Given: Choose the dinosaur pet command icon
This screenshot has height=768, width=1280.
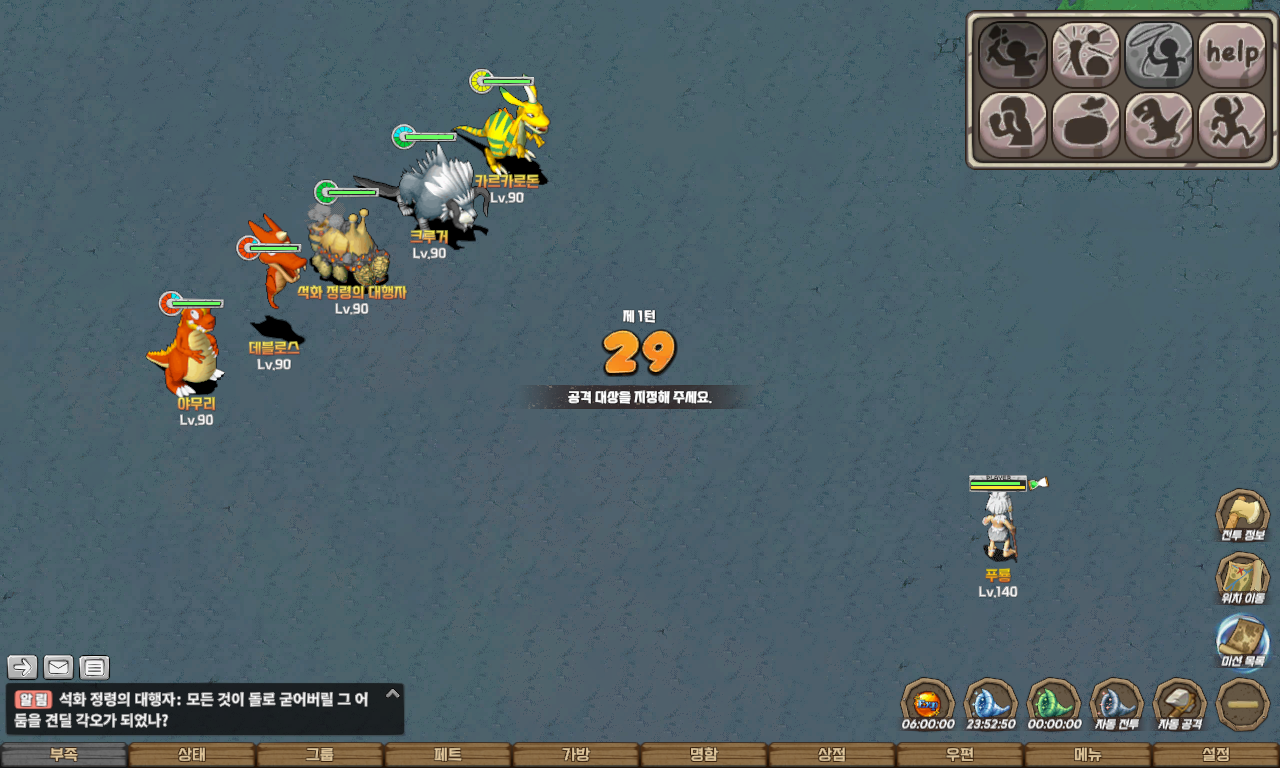Looking at the screenshot, I should [x=1158, y=125].
